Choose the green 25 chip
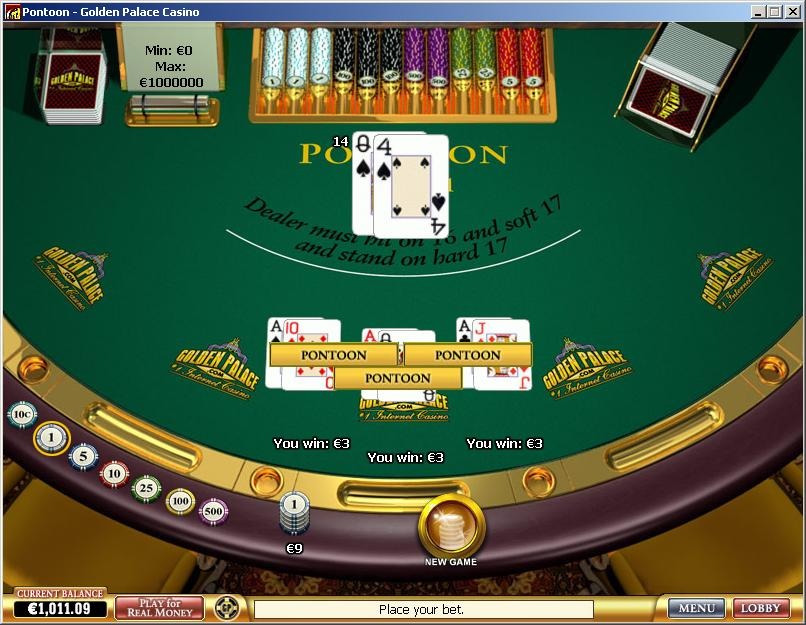The image size is (806, 625). click(147, 488)
